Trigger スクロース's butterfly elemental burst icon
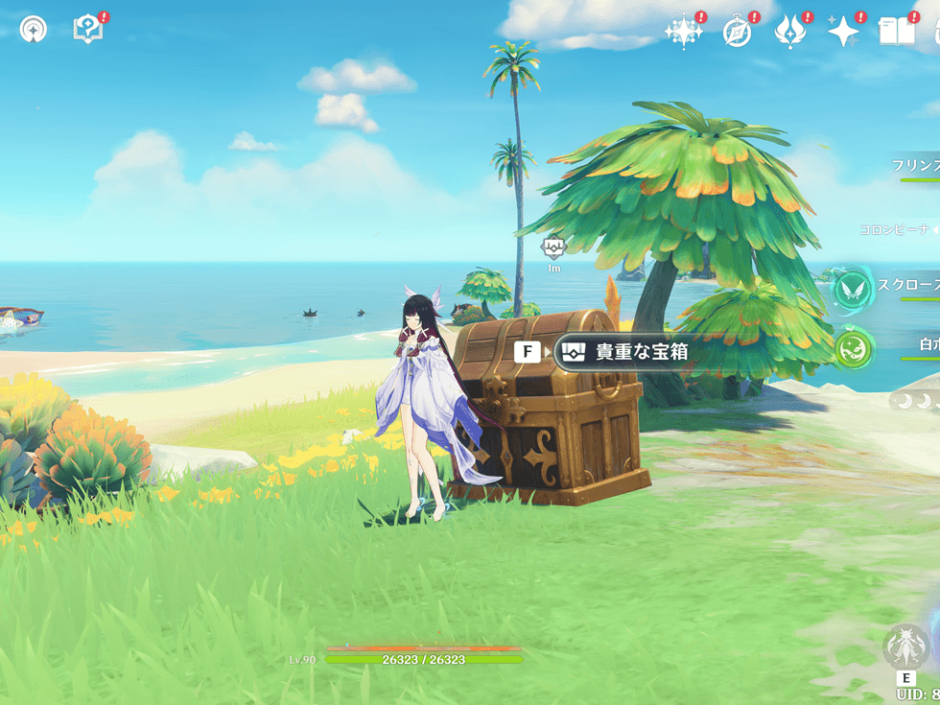 coord(852,289)
